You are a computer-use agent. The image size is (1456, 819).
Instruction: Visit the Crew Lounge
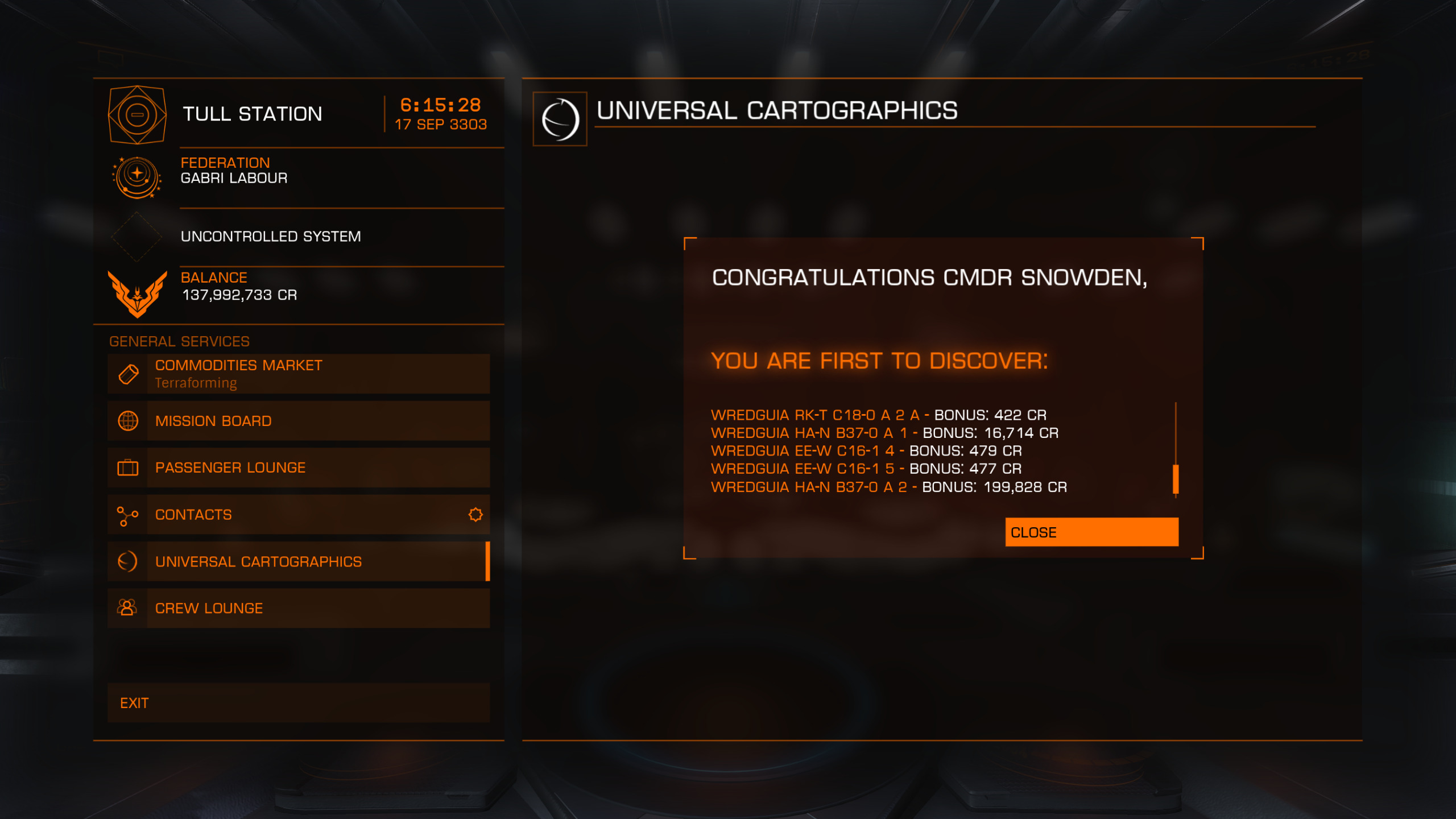299,608
